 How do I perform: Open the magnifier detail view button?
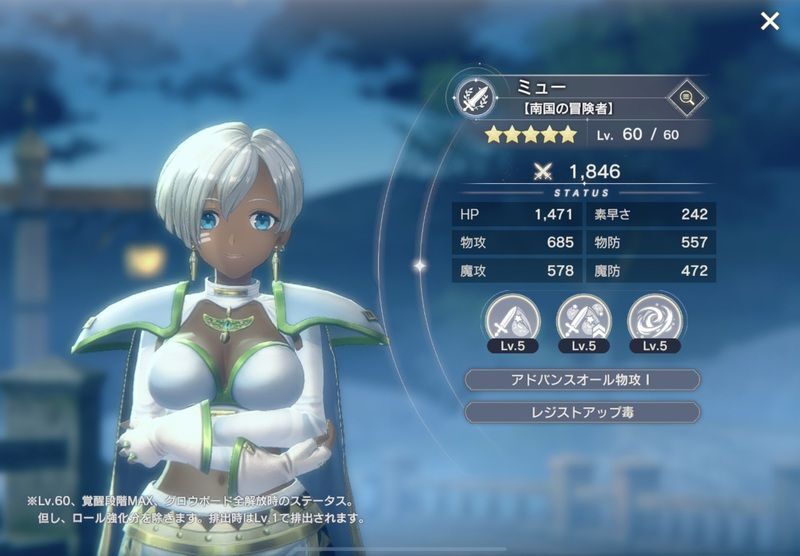point(686,97)
